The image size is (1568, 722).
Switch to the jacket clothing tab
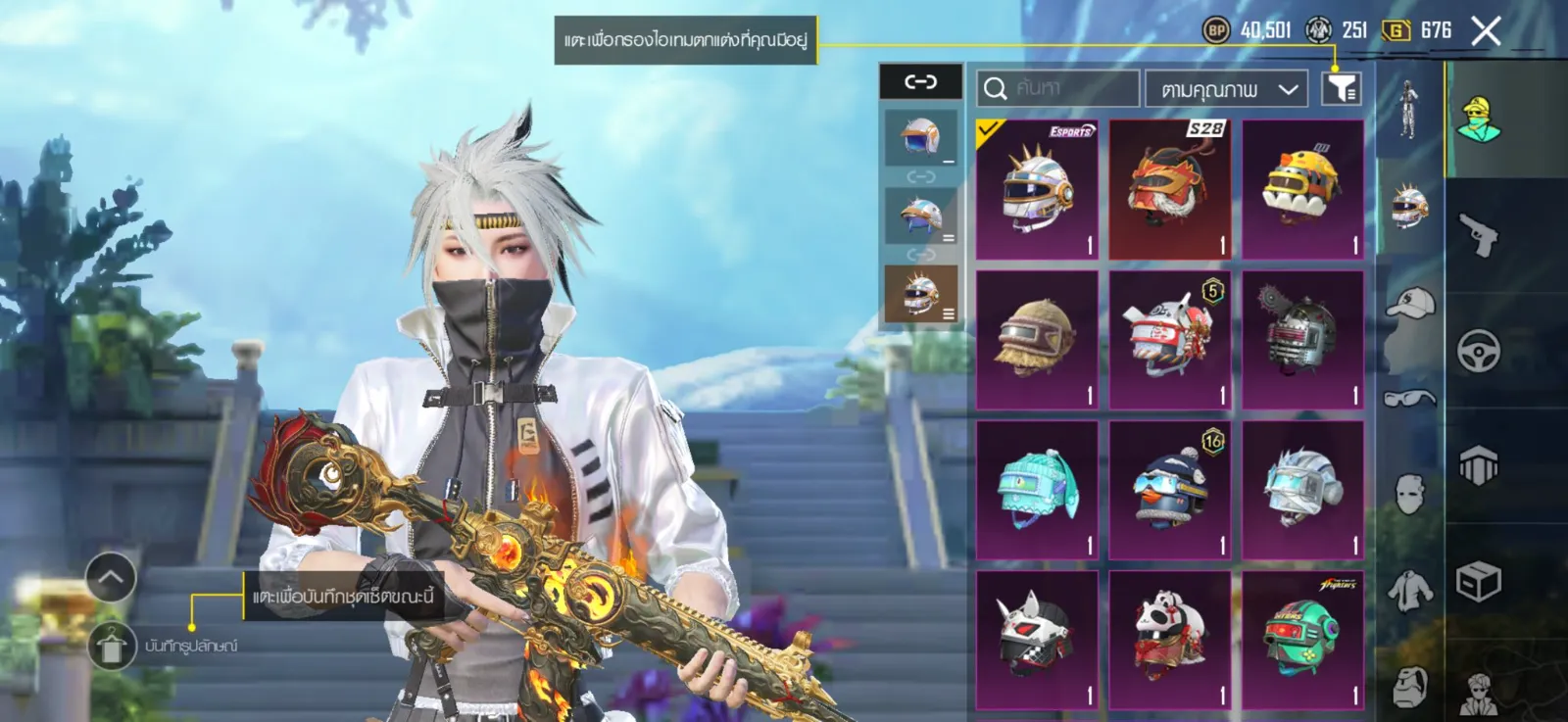1409,591
